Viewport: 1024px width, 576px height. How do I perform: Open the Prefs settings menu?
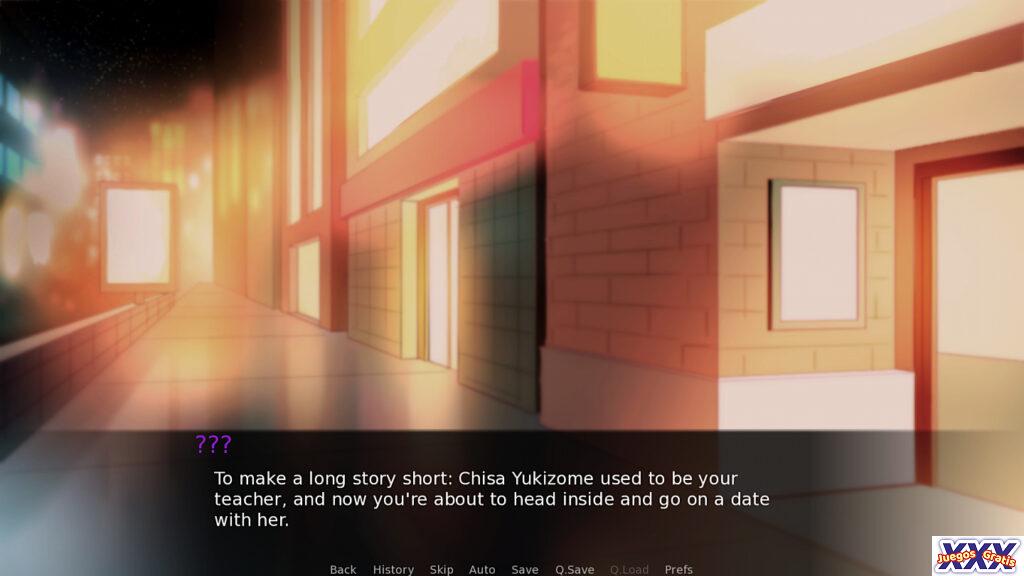point(679,569)
